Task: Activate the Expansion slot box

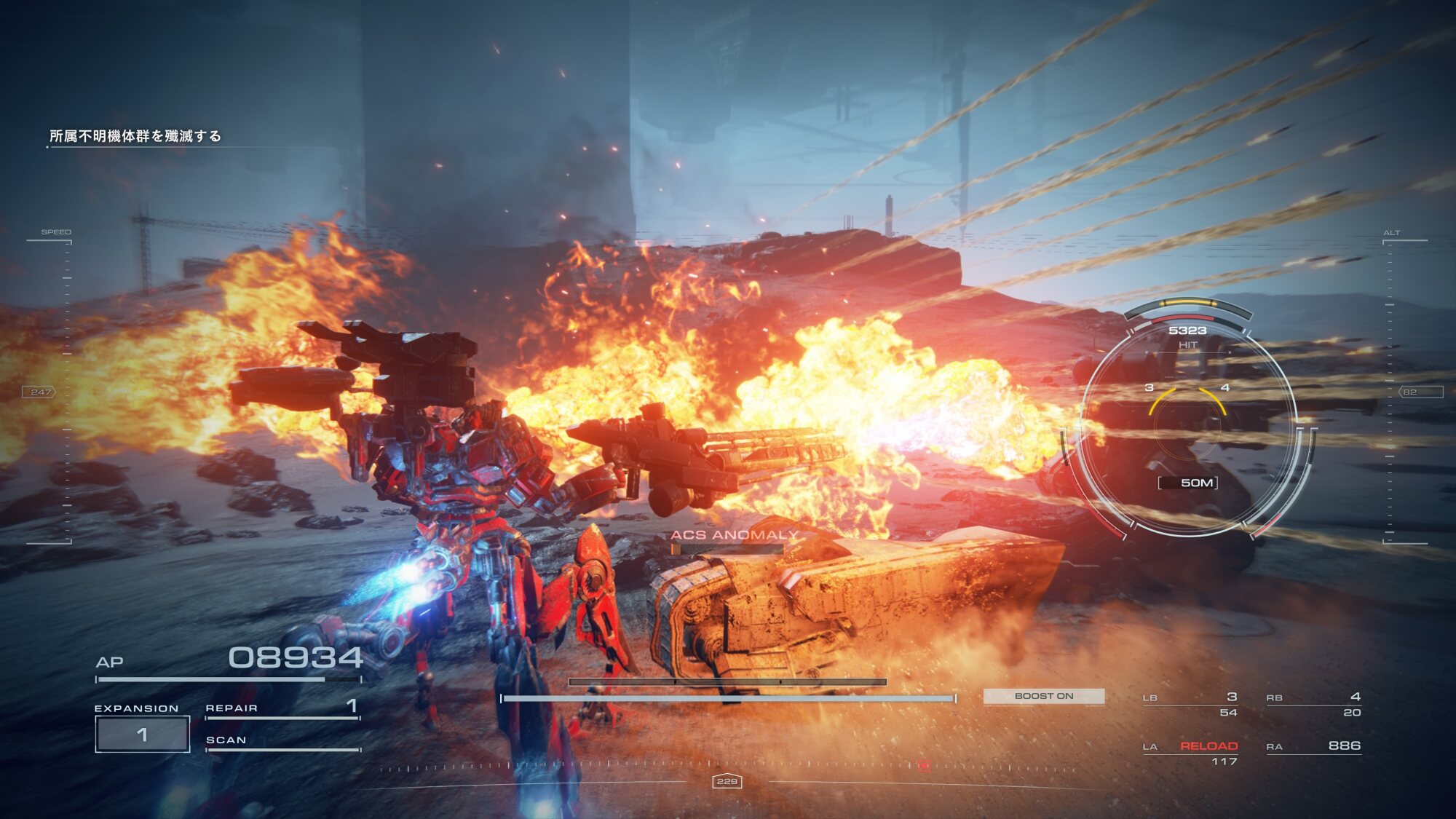Action: (143, 734)
